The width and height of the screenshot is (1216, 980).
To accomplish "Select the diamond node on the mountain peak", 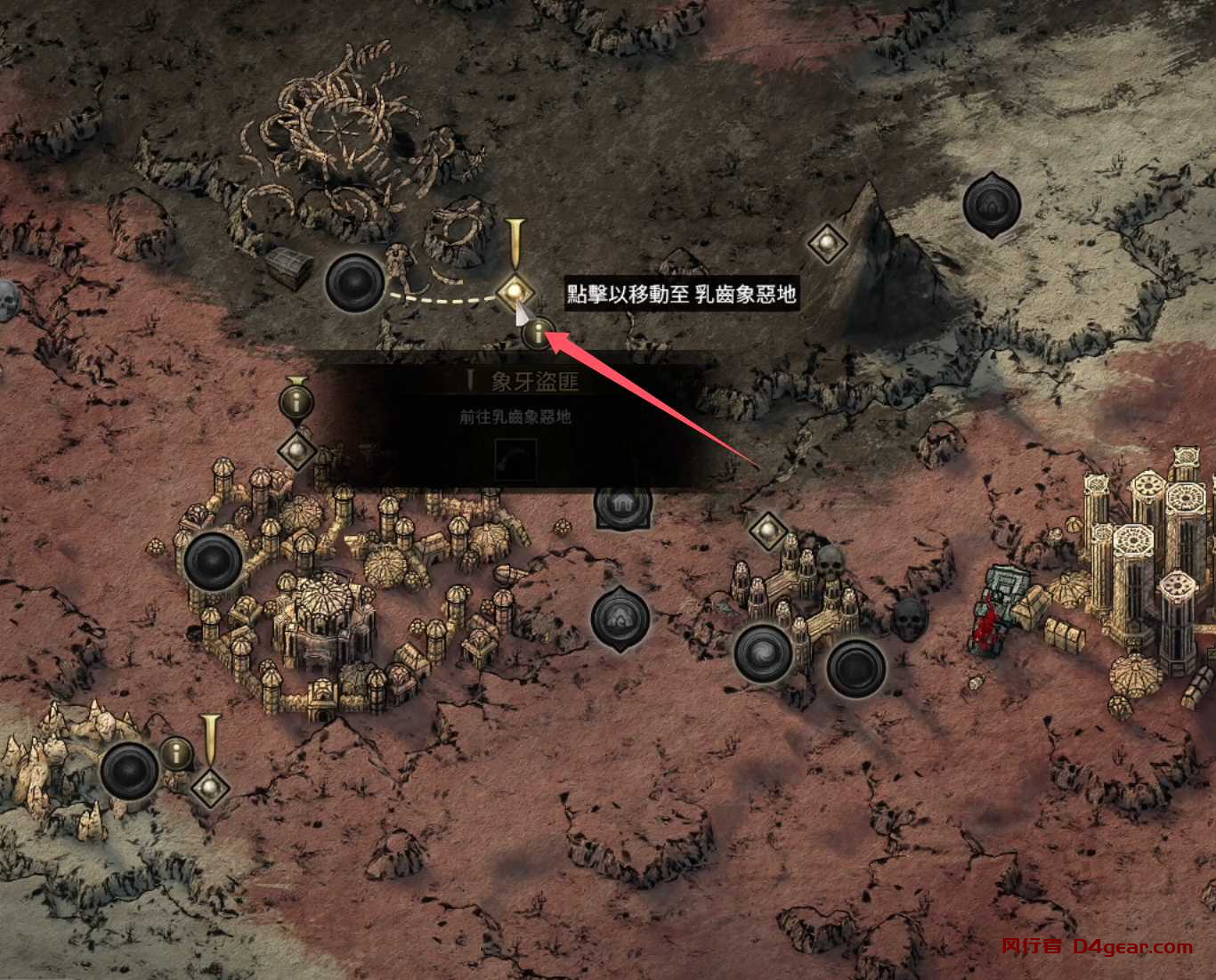I will (827, 240).
